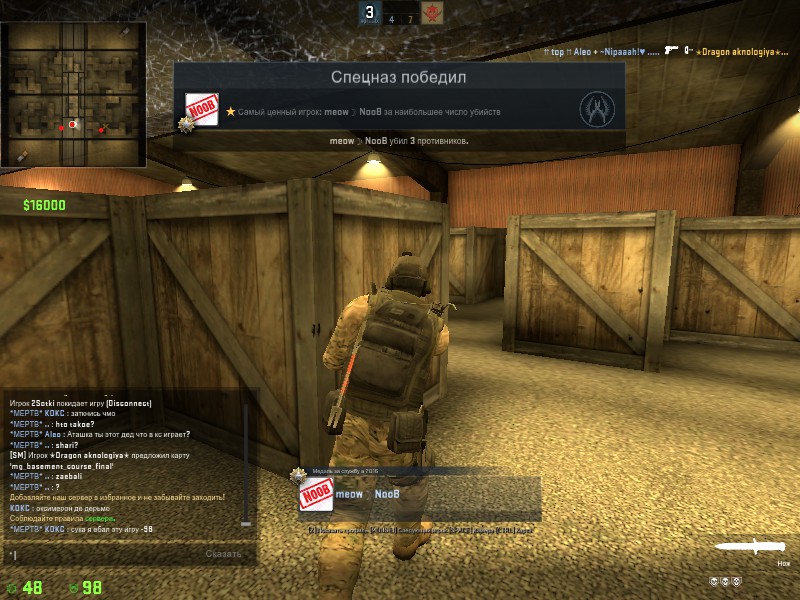Click the counter-terrorist emblem in the win panel
800x600 pixels.
tap(597, 108)
